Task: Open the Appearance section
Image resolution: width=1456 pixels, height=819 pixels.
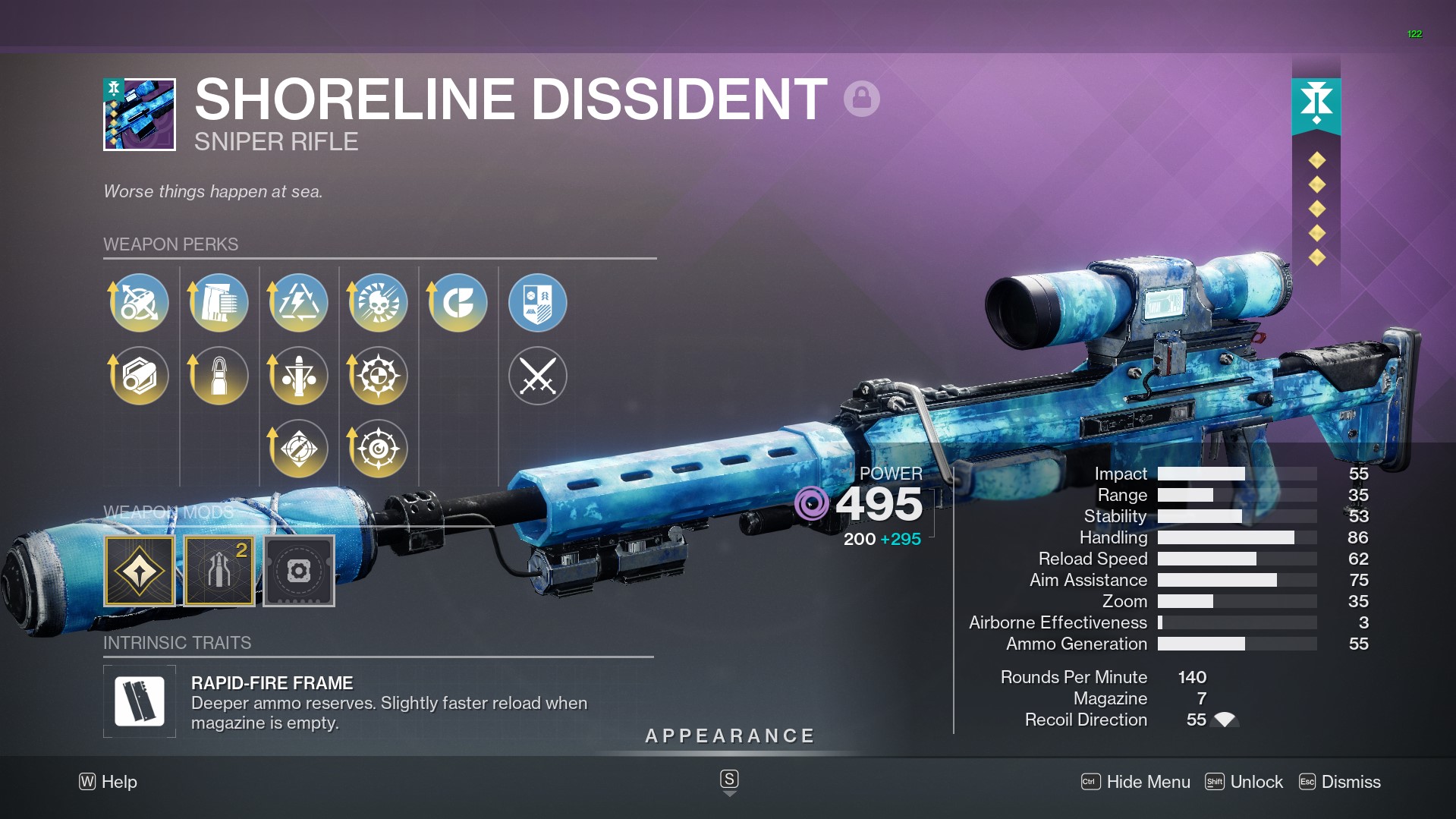Action: pyautogui.click(x=729, y=736)
